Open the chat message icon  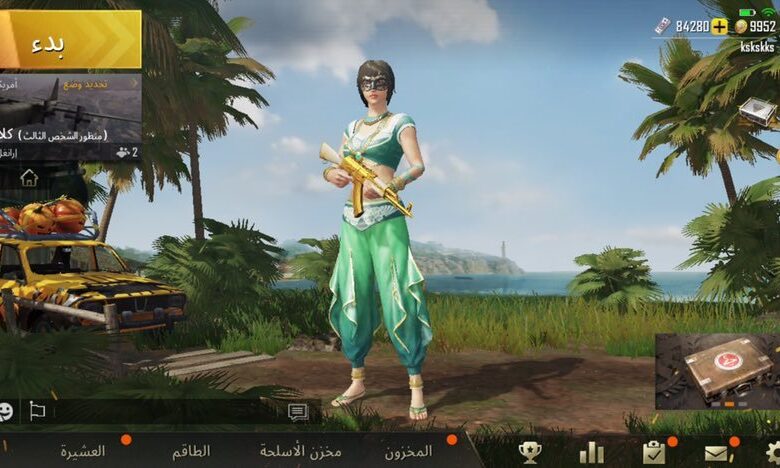[298, 411]
